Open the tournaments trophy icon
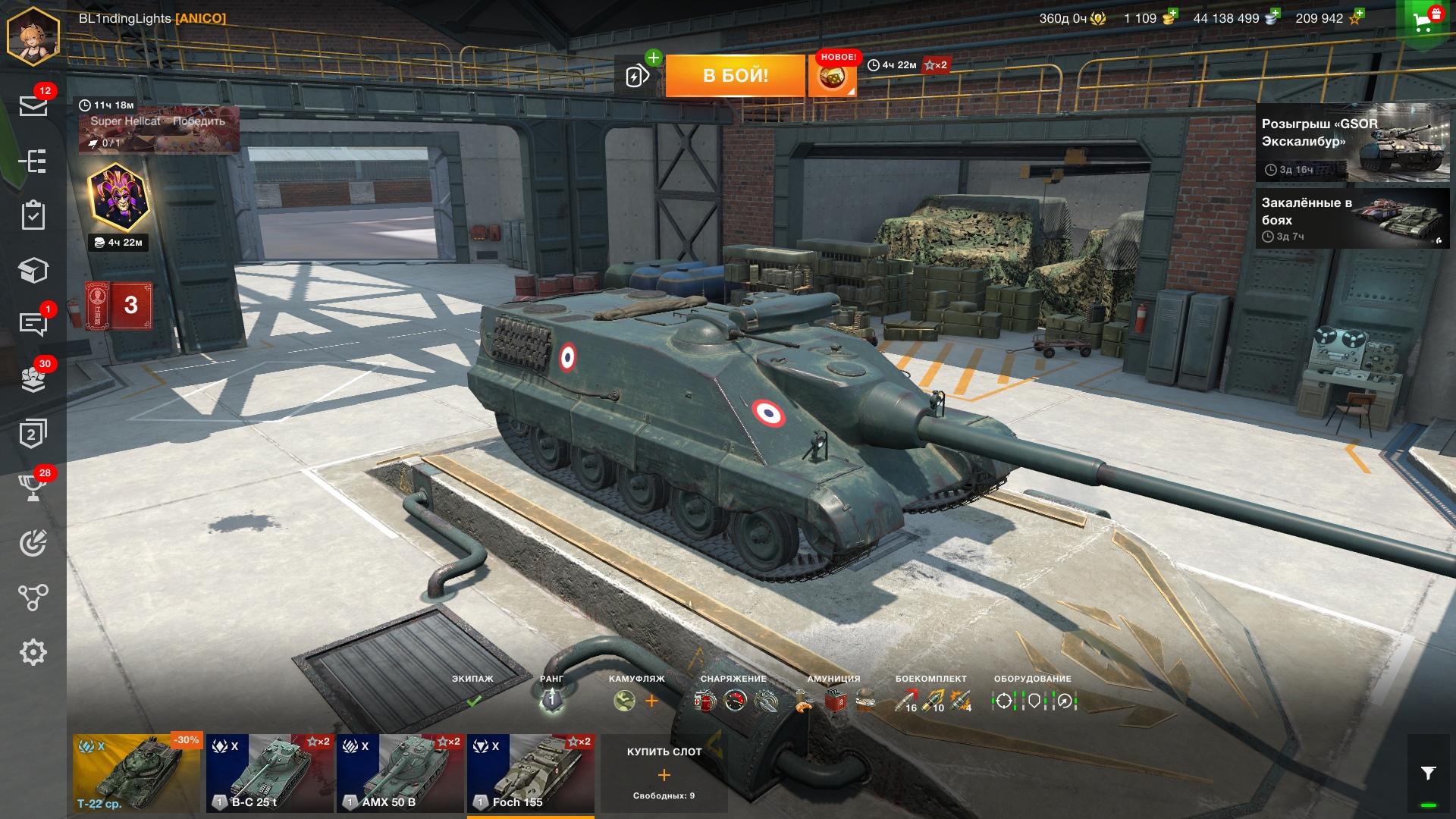This screenshot has height=819, width=1456. 33,488
